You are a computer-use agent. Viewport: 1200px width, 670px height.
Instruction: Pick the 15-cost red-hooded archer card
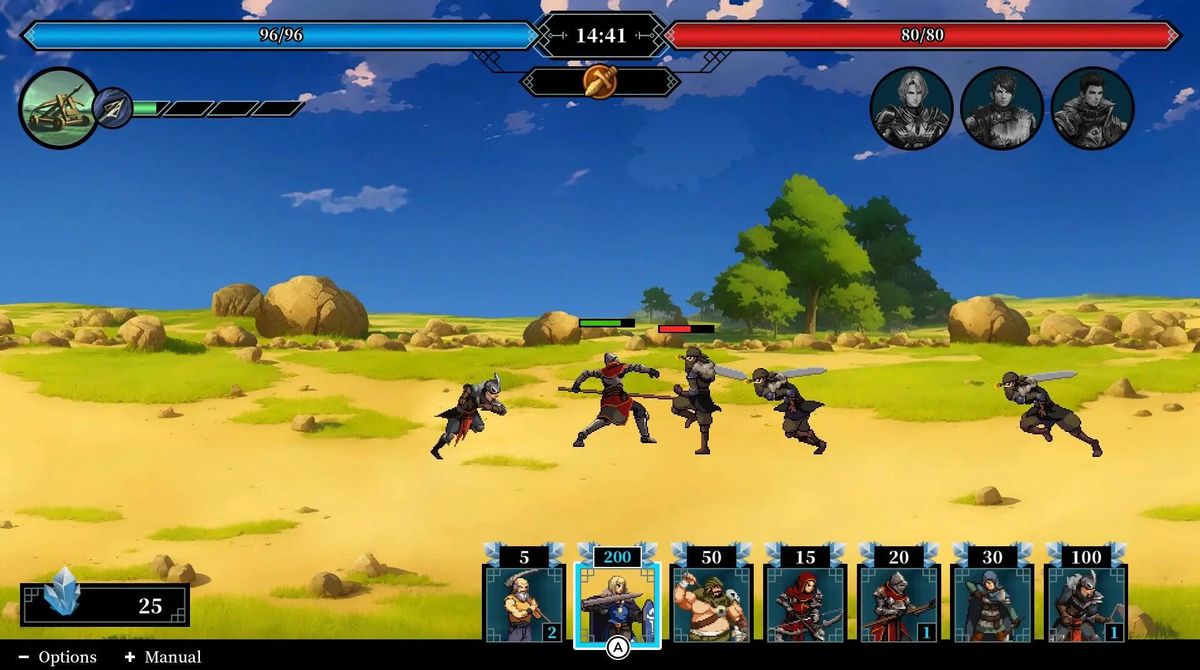pyautogui.click(x=805, y=603)
